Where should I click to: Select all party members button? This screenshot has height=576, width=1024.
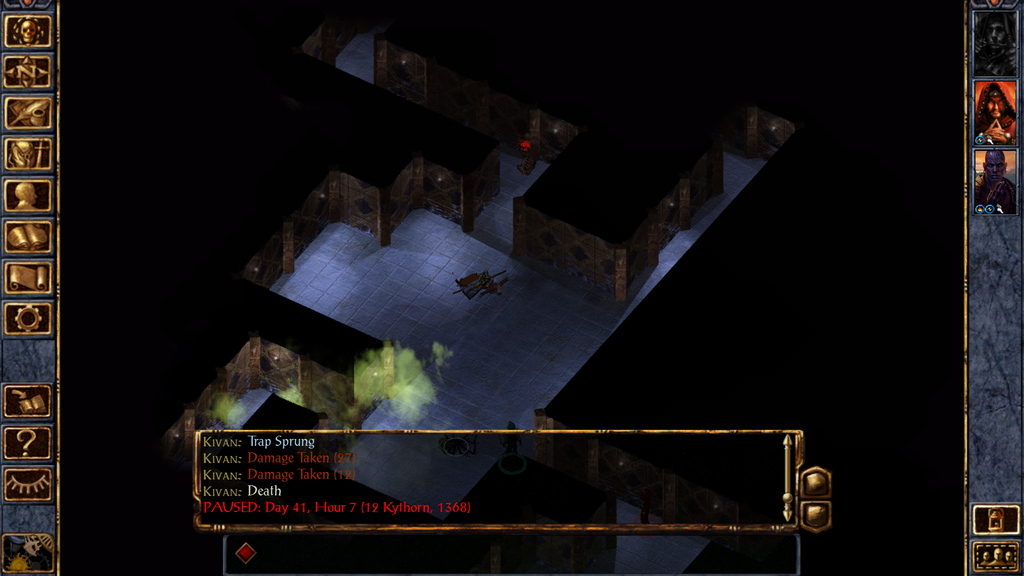(x=995, y=556)
